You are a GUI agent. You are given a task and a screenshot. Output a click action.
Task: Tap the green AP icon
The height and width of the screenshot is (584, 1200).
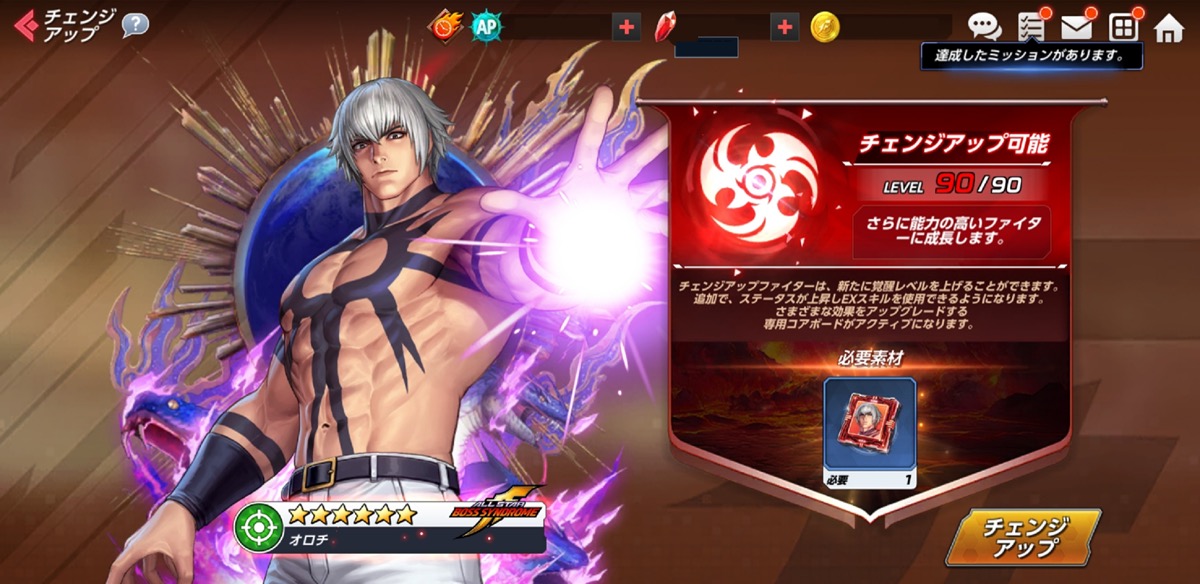pyautogui.click(x=486, y=27)
